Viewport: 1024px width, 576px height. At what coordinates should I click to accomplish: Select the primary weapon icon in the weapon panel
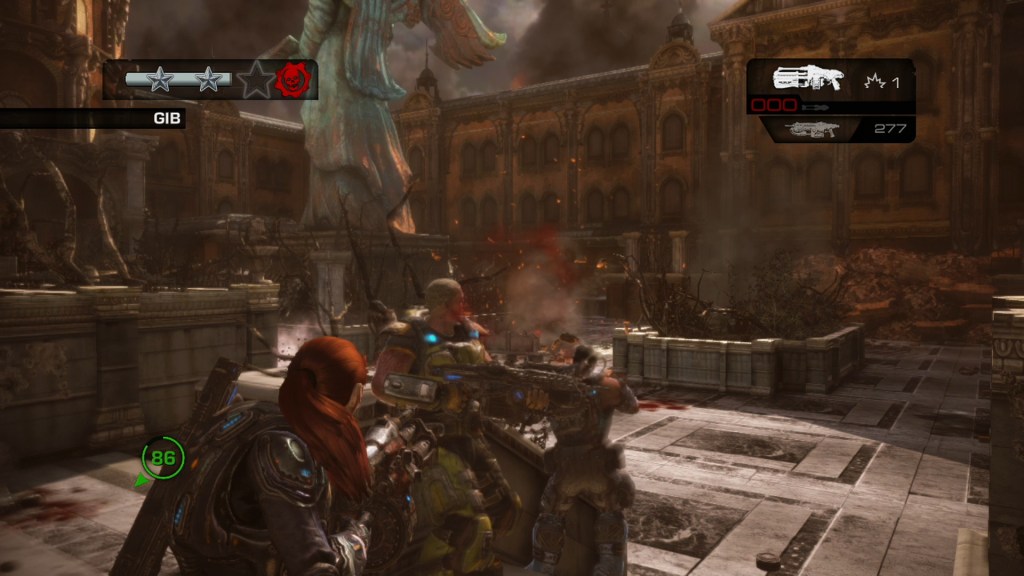tap(807, 77)
